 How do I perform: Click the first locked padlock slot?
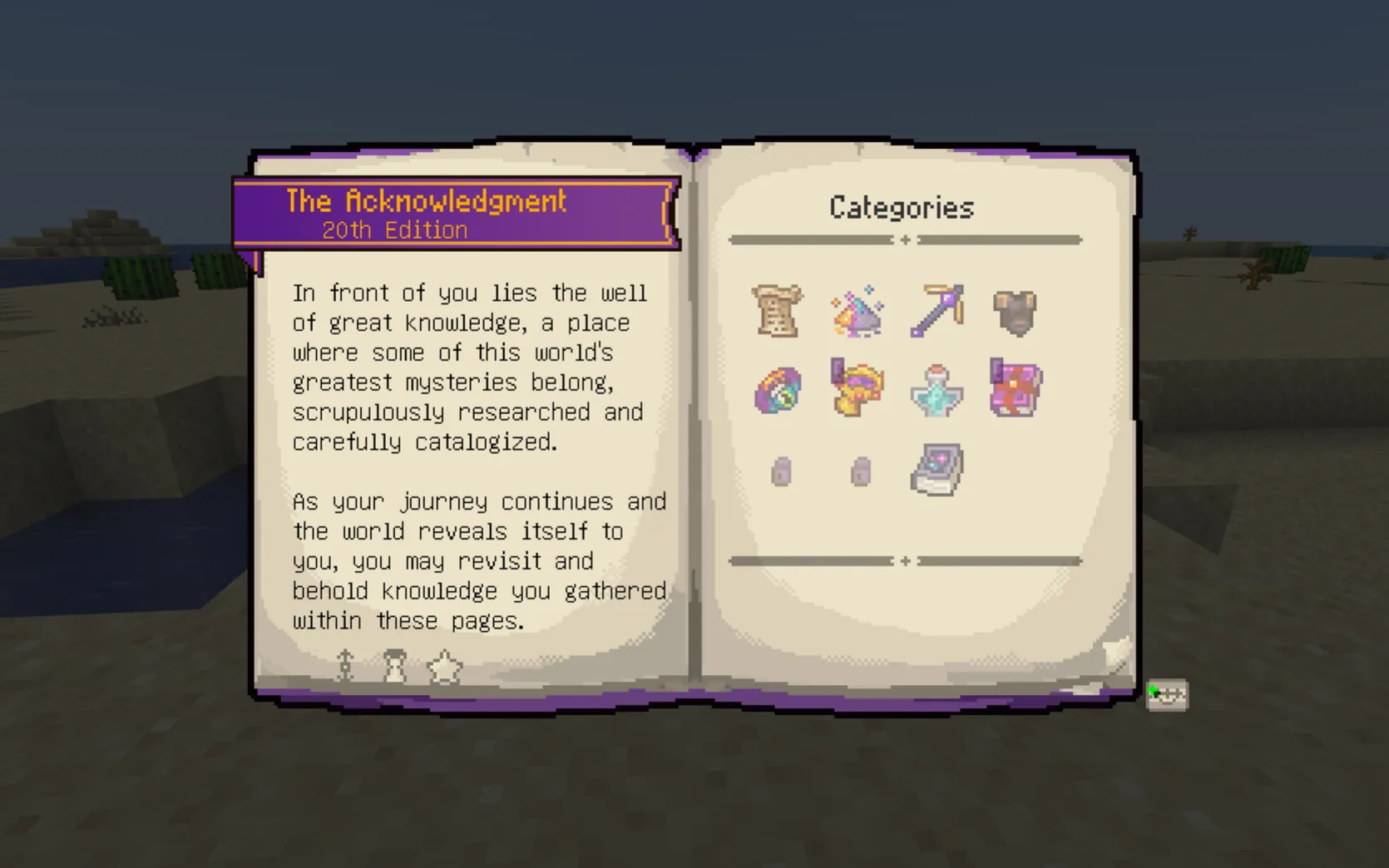(x=779, y=470)
